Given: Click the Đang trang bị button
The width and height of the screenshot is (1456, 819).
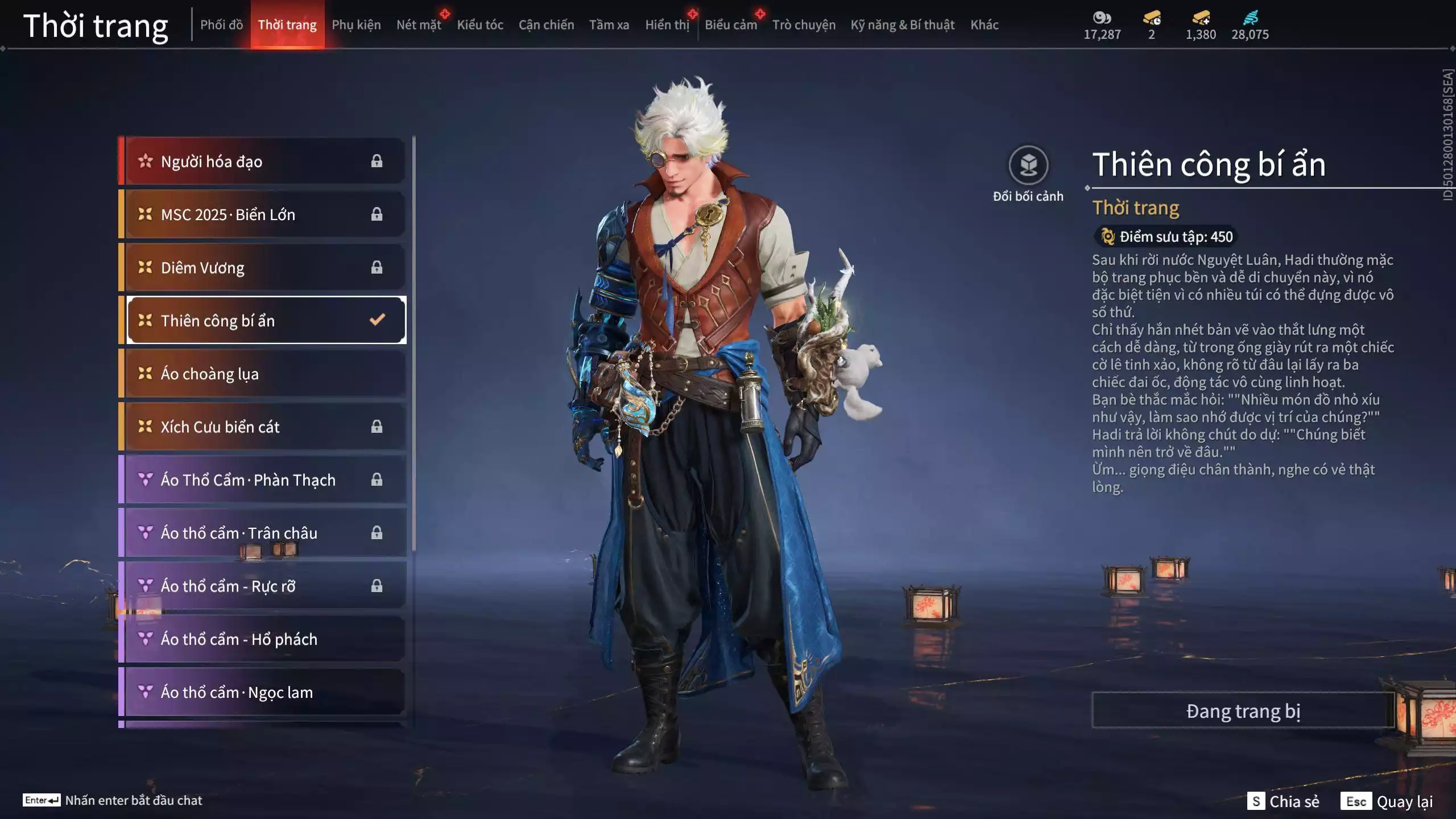Looking at the screenshot, I should pos(1243,711).
